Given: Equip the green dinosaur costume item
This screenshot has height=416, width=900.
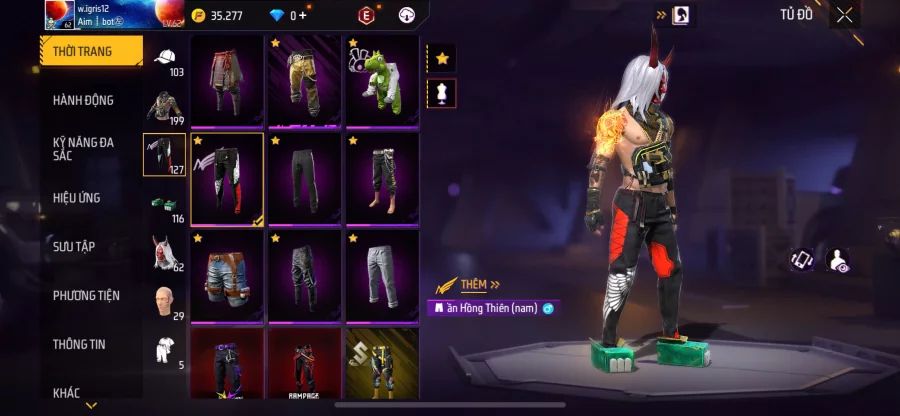Looking at the screenshot, I should pos(382,80).
